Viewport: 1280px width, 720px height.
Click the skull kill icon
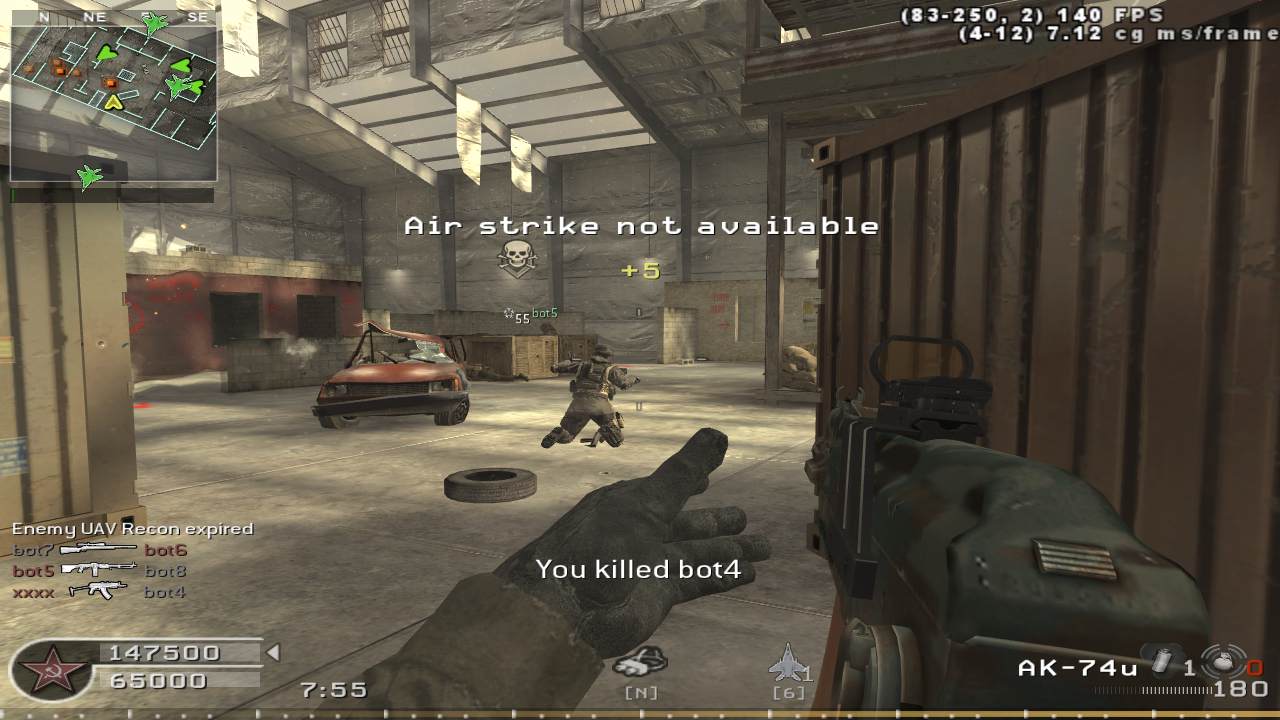[516, 259]
